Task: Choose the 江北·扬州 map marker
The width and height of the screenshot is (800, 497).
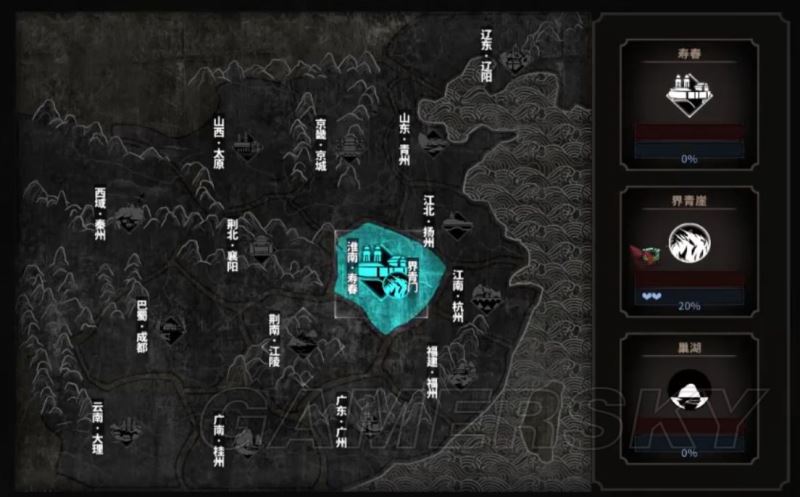Action: point(454,224)
